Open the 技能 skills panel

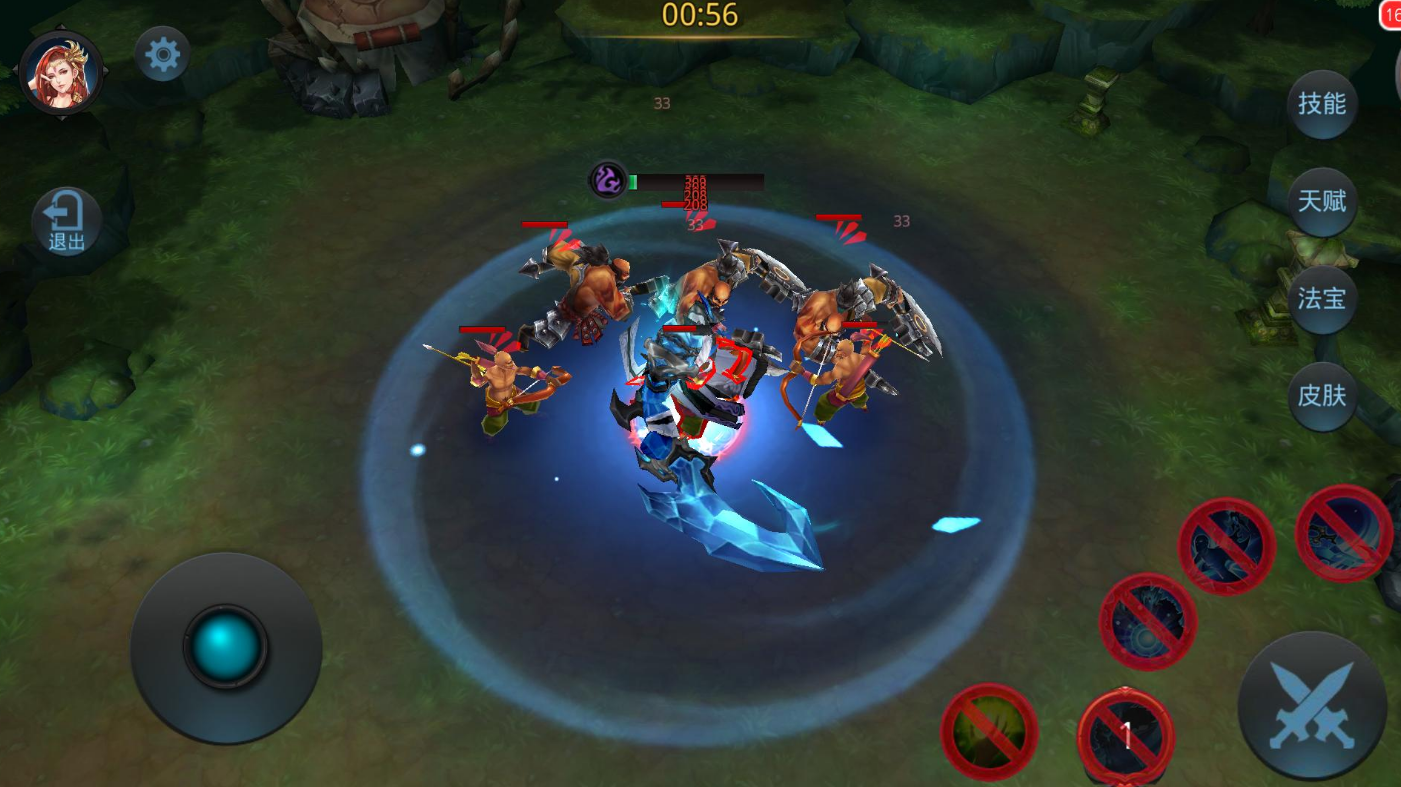(x=1321, y=104)
